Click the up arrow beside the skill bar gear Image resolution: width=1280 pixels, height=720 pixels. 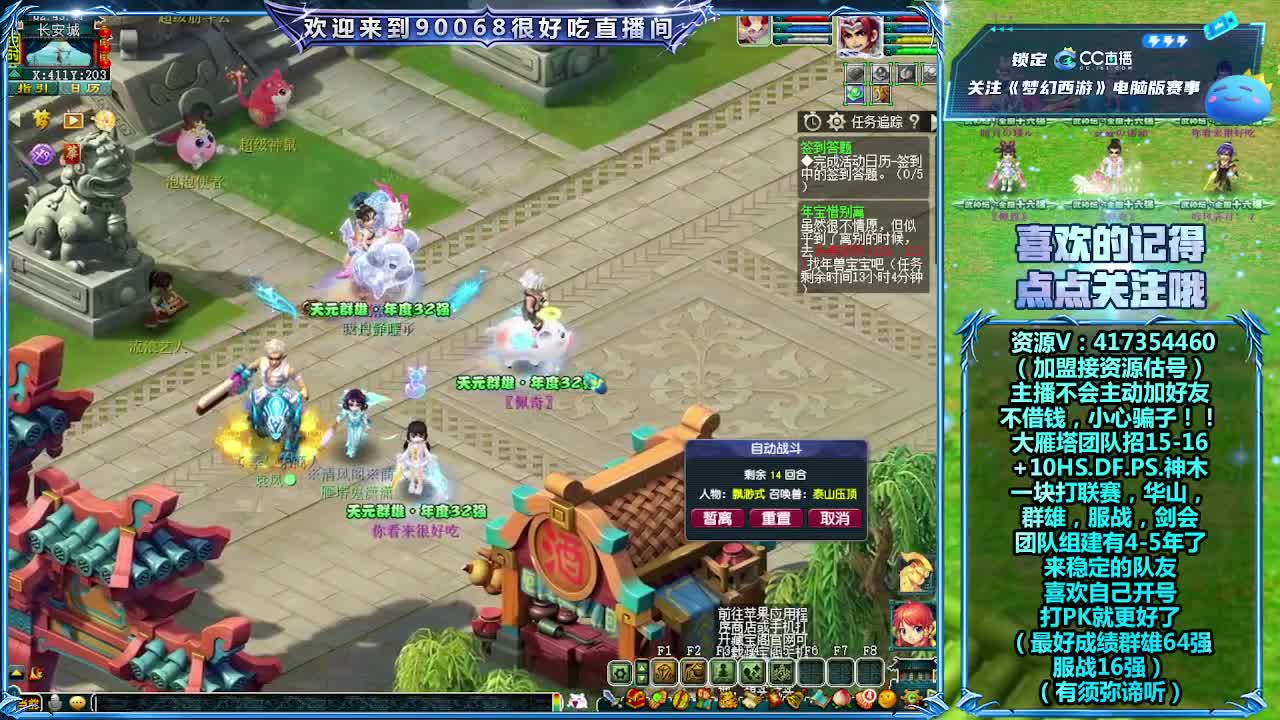tap(641, 668)
